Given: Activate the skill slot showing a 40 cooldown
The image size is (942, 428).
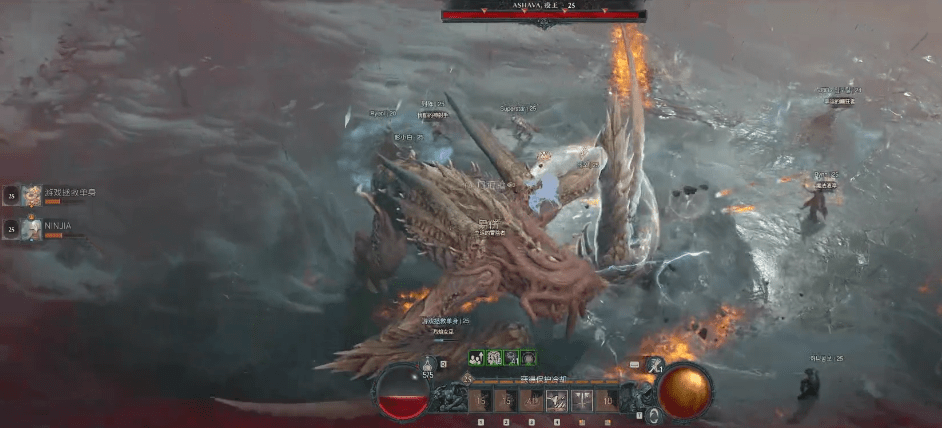Looking at the screenshot, I should coord(531,402).
